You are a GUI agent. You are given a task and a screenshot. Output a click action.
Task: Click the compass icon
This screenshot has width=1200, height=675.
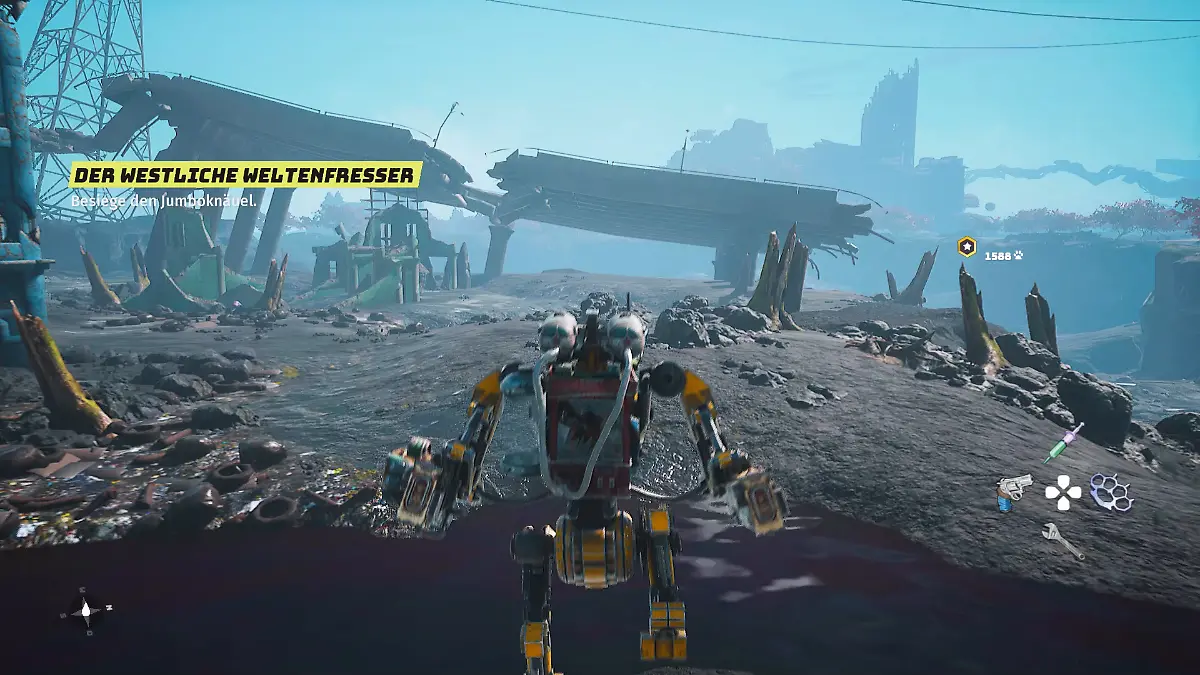(x=86, y=609)
